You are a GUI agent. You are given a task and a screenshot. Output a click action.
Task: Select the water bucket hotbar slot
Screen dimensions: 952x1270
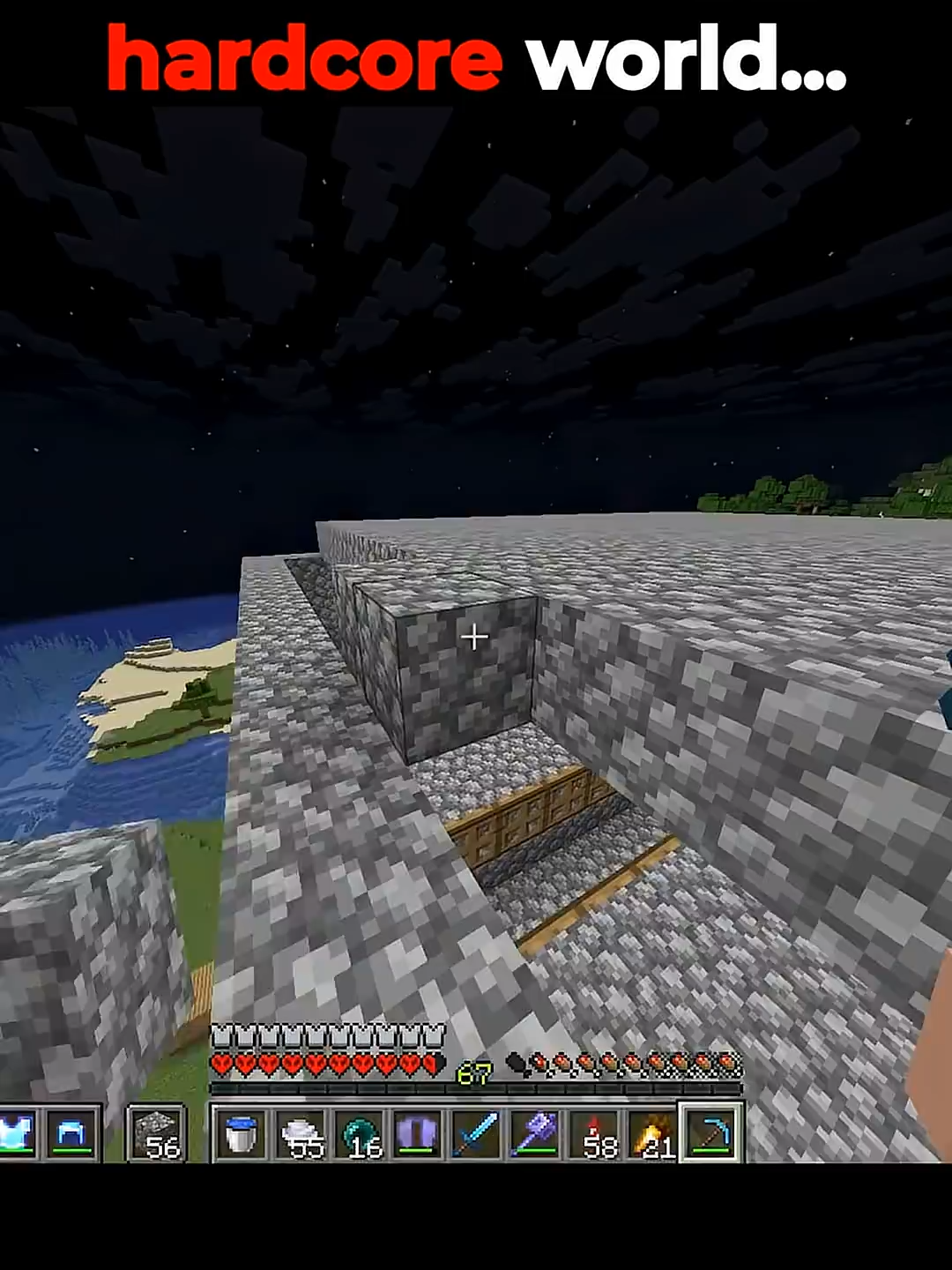tap(241, 1133)
